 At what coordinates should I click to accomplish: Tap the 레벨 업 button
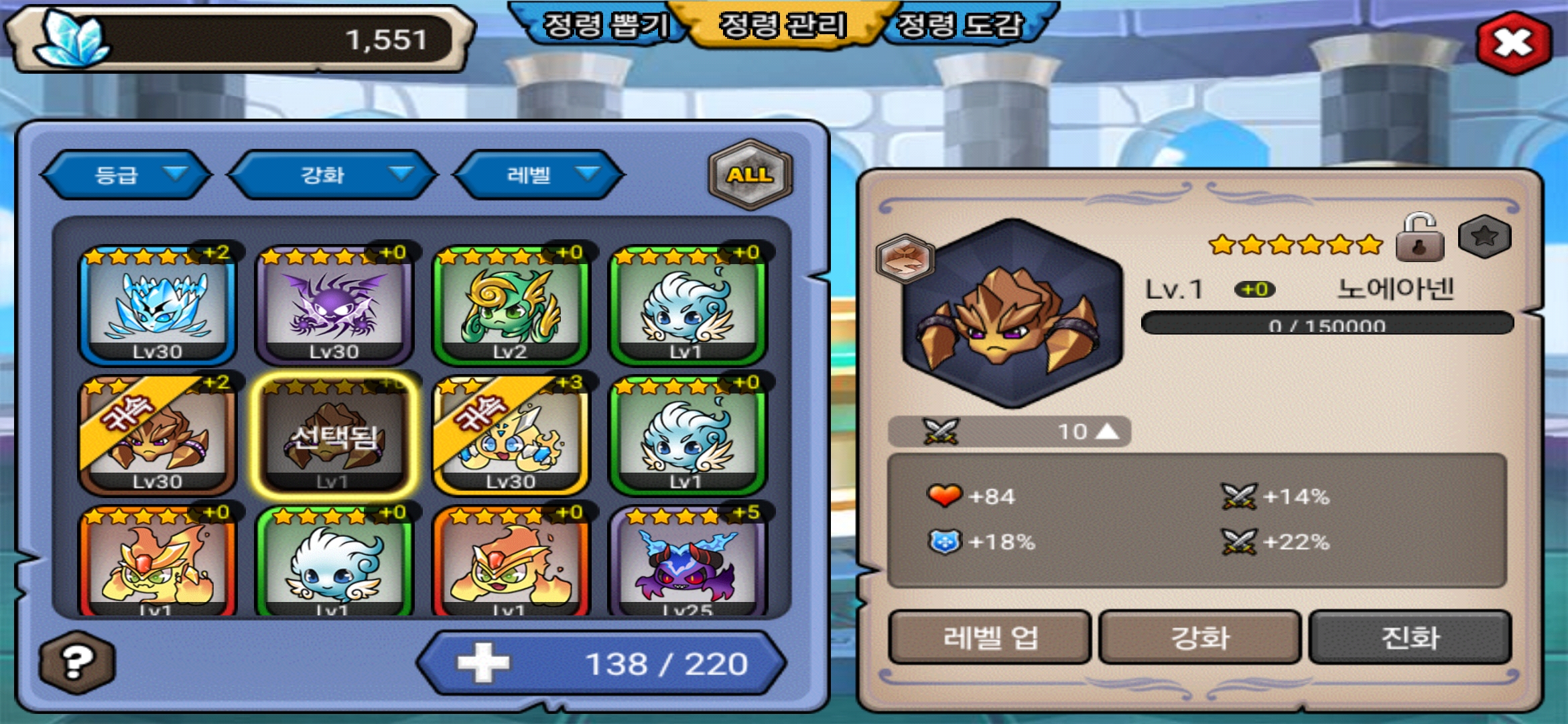point(990,637)
